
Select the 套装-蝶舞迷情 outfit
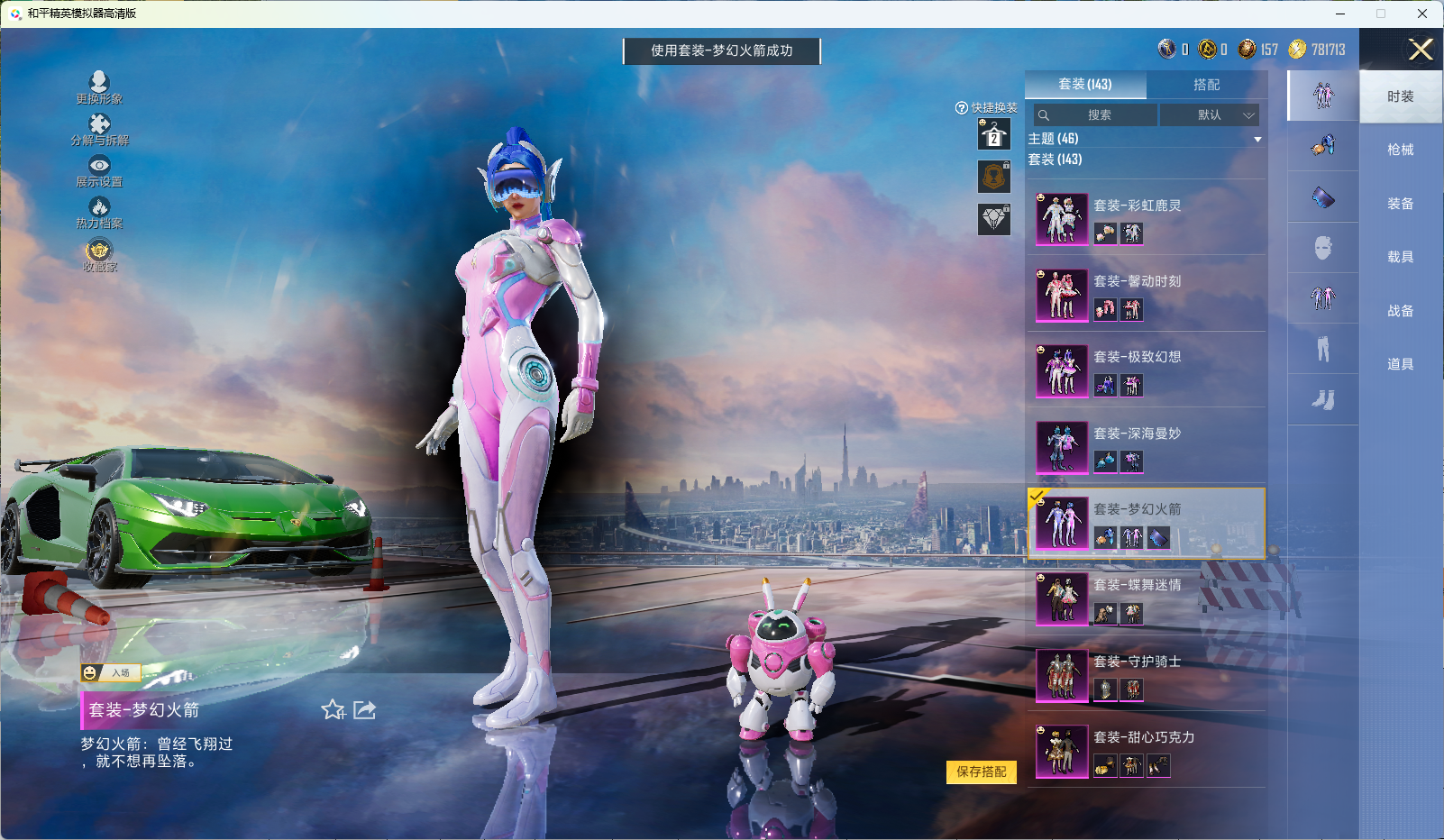(x=1146, y=598)
